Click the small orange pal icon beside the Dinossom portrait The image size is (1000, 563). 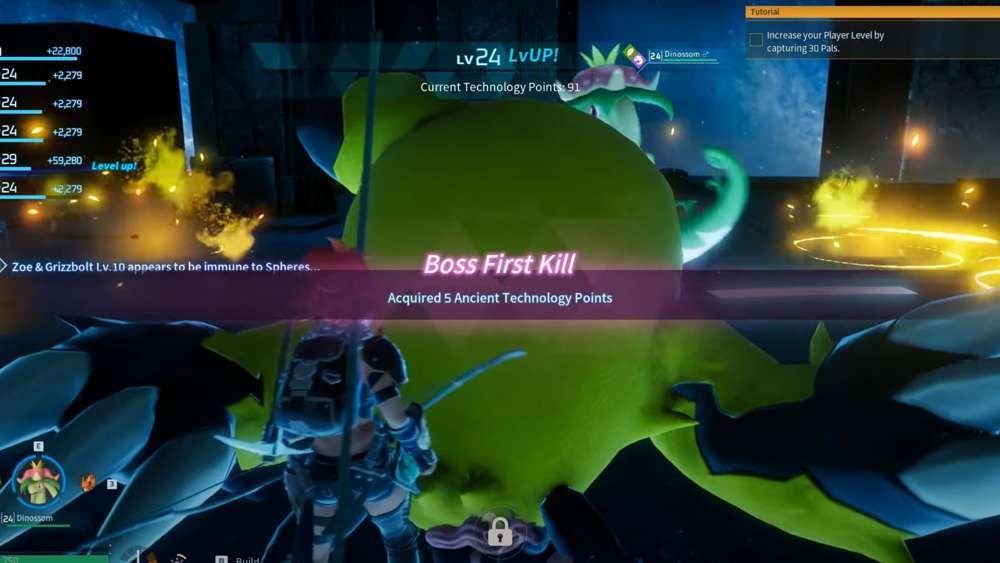point(88,482)
